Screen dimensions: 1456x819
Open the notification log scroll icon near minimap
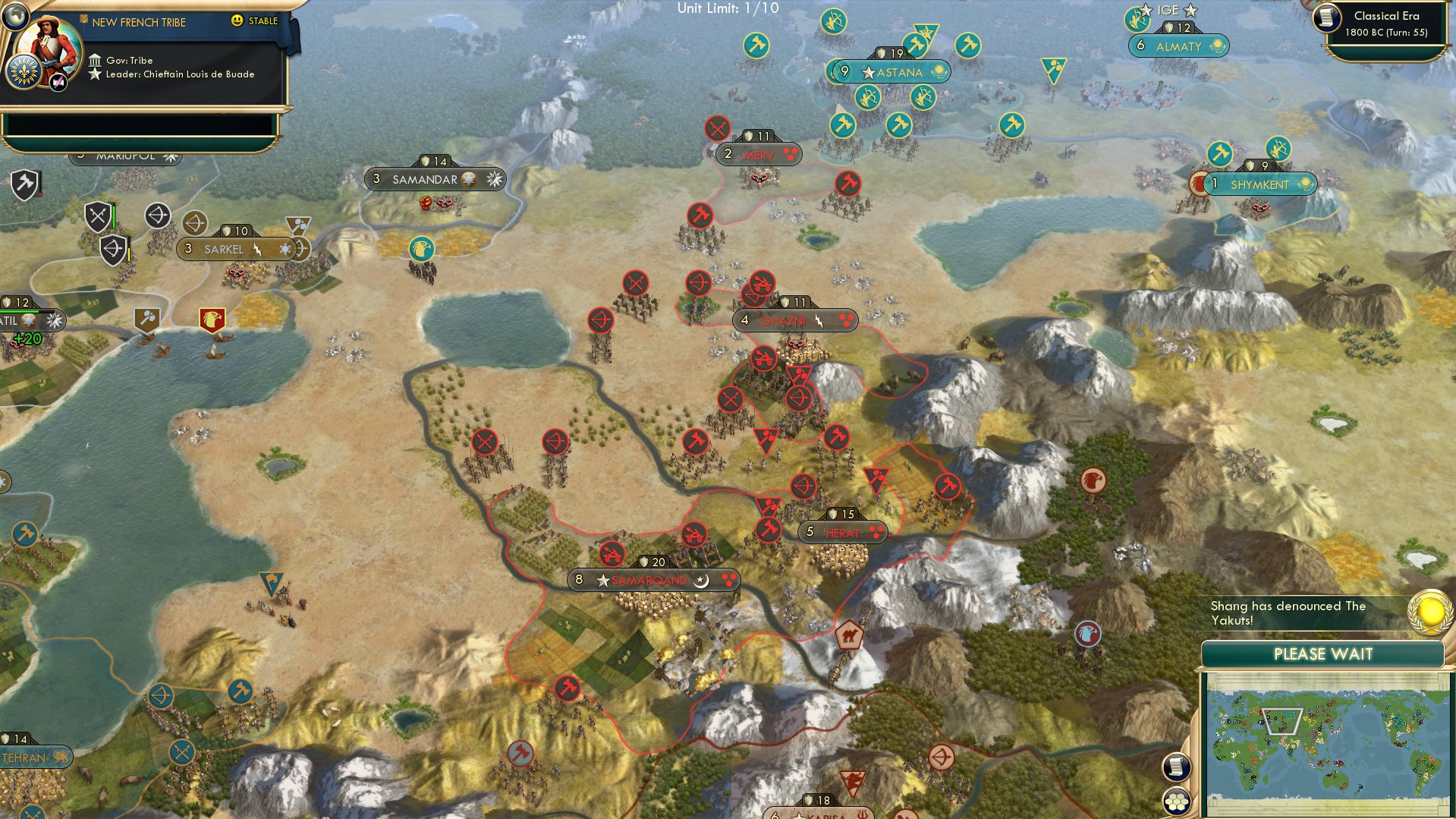coord(1177,768)
